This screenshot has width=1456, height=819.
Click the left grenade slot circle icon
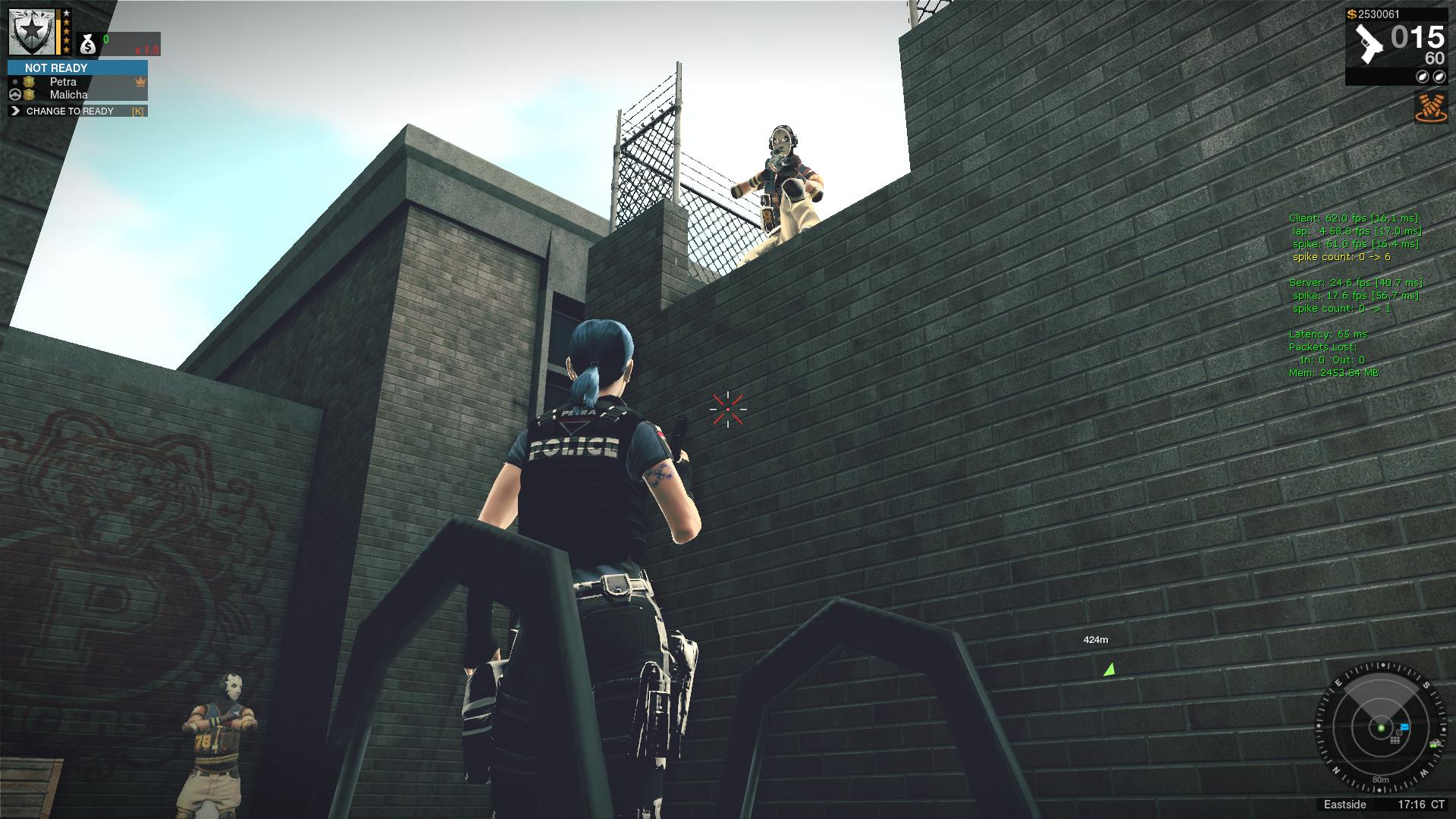(x=1422, y=77)
